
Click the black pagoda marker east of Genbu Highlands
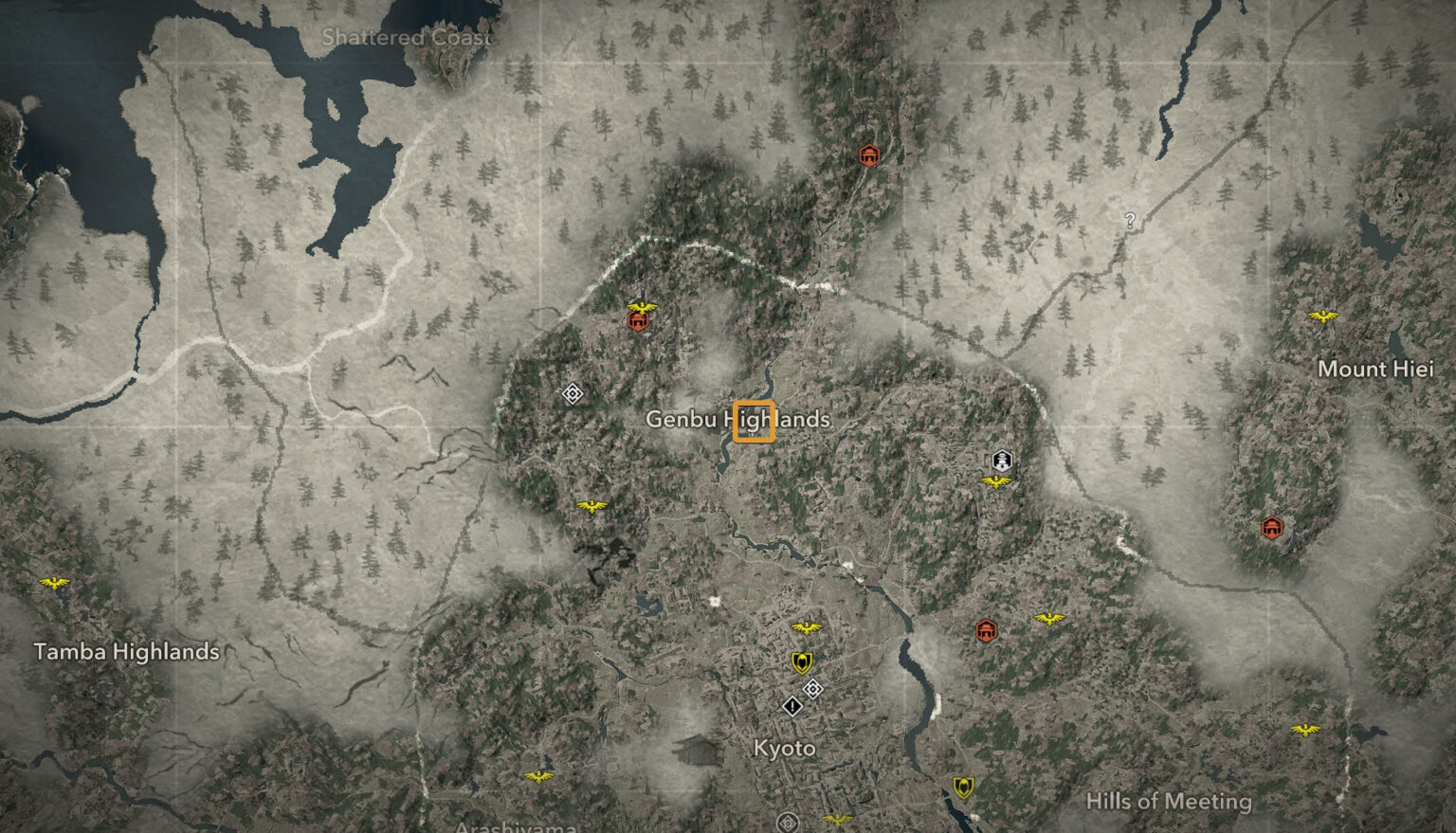click(1001, 462)
